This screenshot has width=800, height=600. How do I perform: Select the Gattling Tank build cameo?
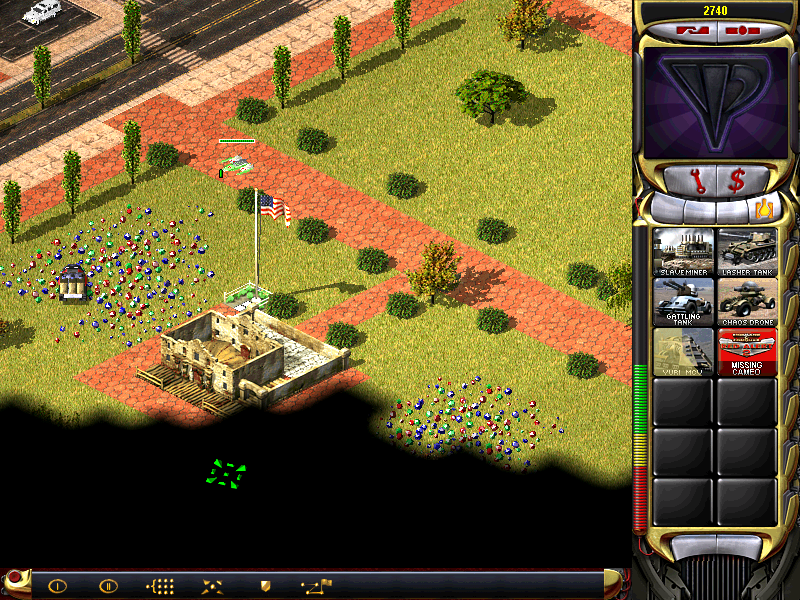[x=683, y=301]
